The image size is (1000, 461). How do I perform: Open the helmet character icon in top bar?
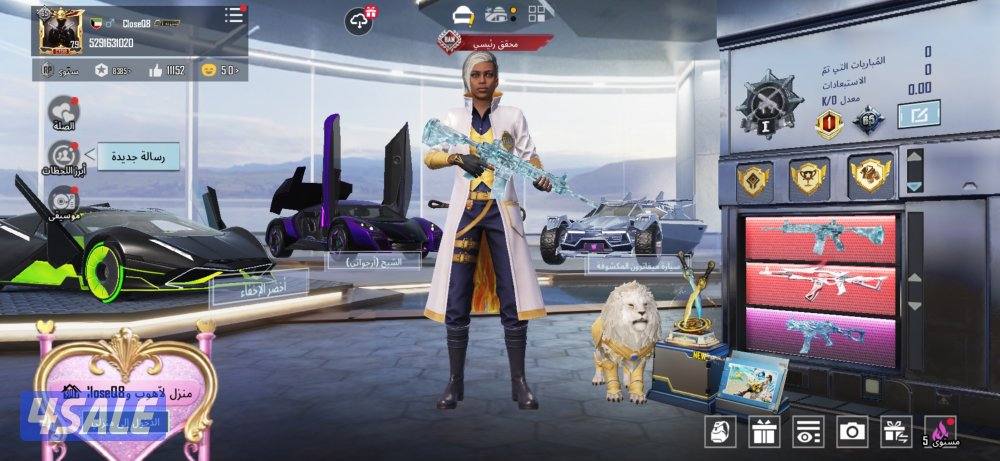[x=462, y=15]
